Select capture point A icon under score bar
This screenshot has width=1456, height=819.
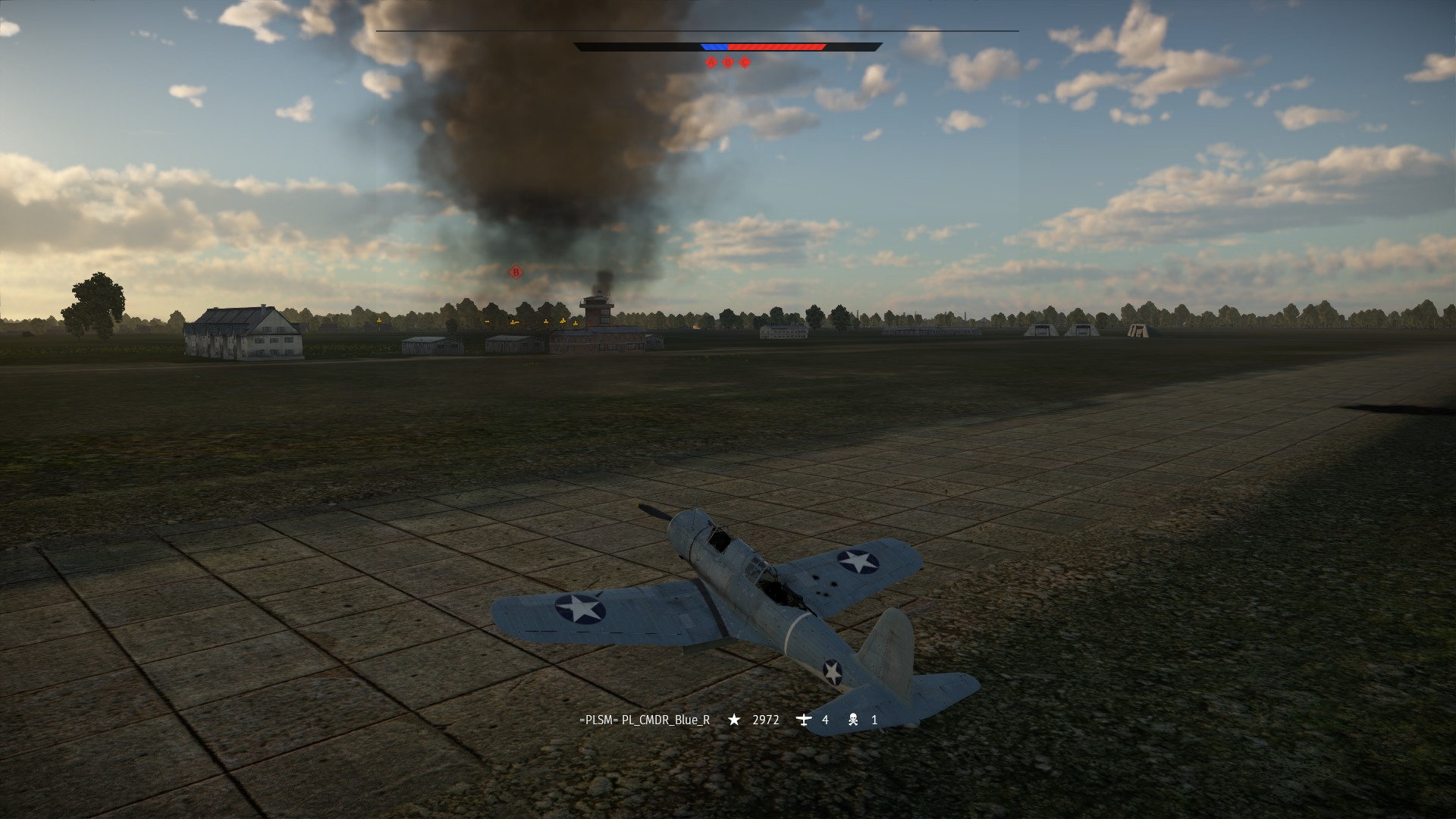(711, 63)
